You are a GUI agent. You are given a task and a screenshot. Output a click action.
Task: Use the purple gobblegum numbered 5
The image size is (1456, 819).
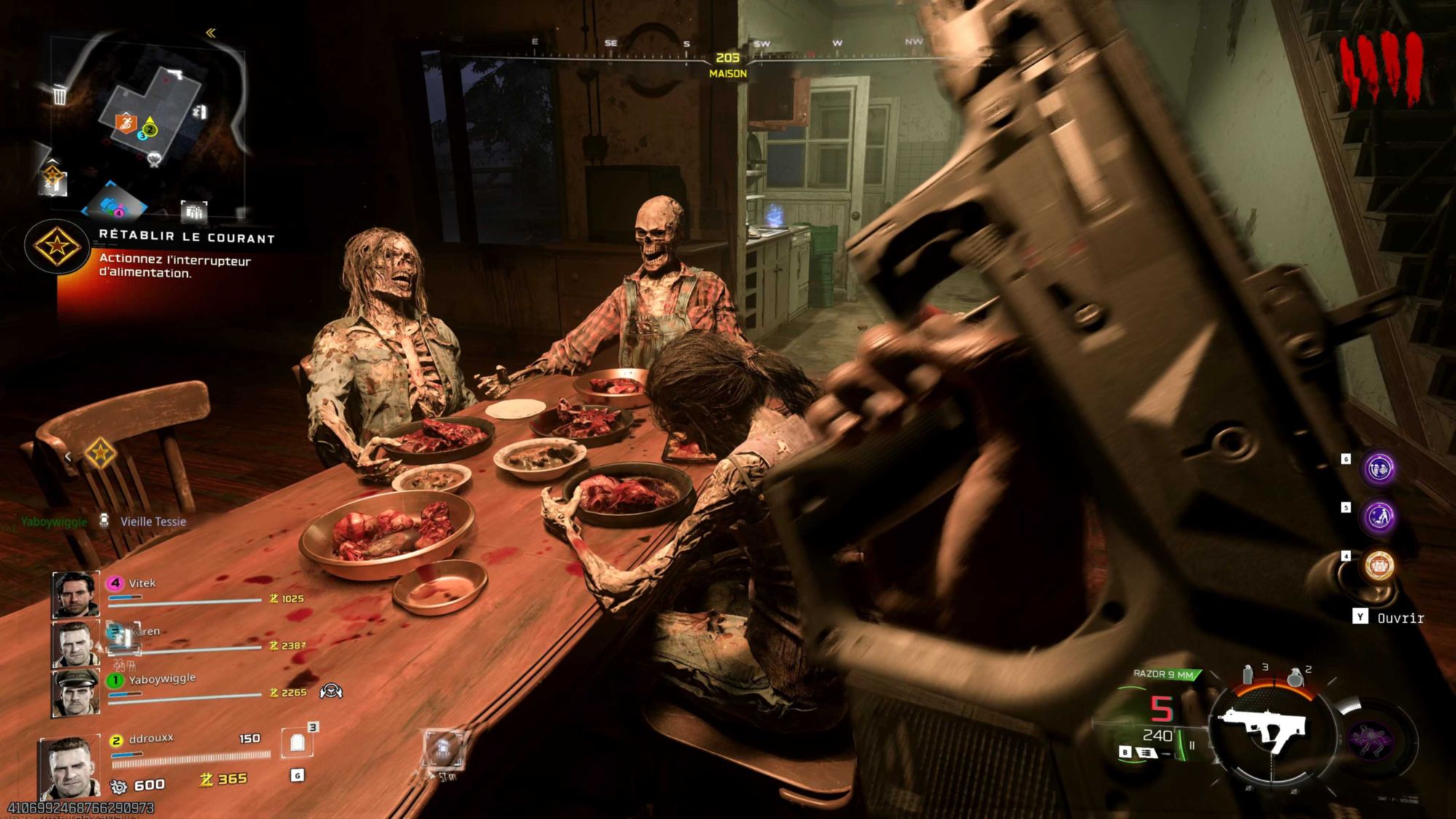tap(1380, 516)
